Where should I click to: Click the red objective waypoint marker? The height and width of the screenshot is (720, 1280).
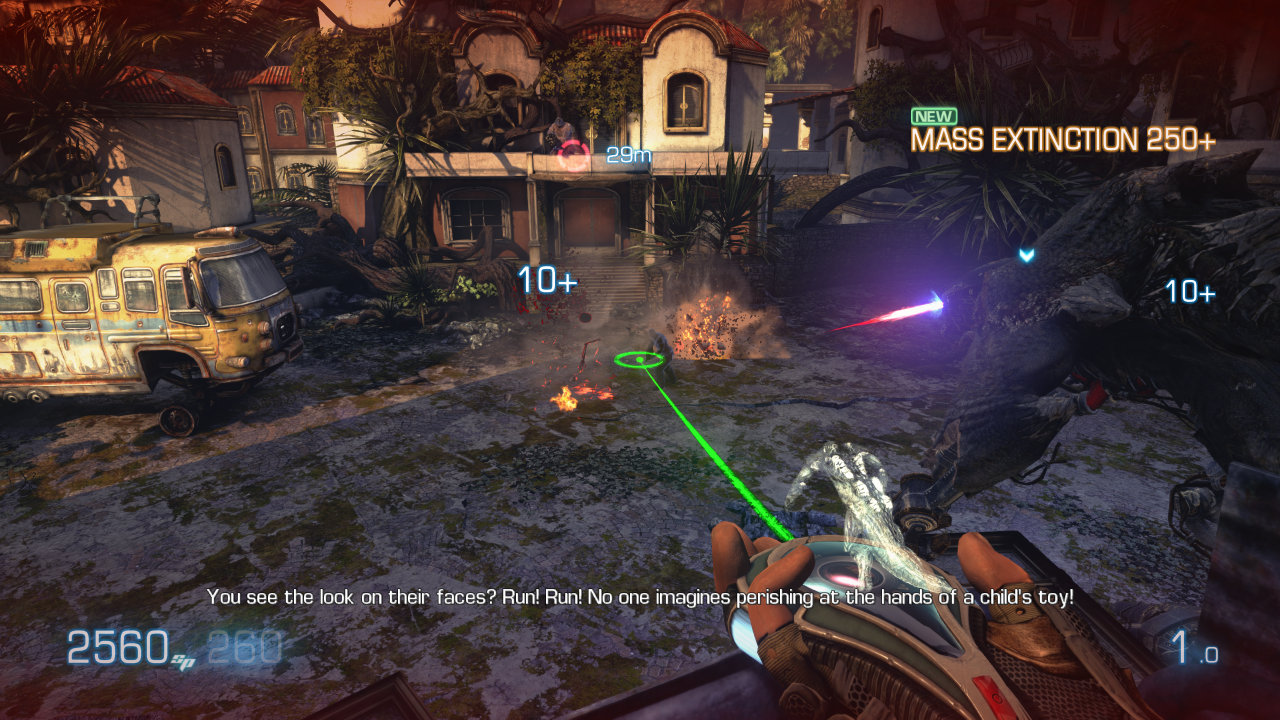[574, 155]
